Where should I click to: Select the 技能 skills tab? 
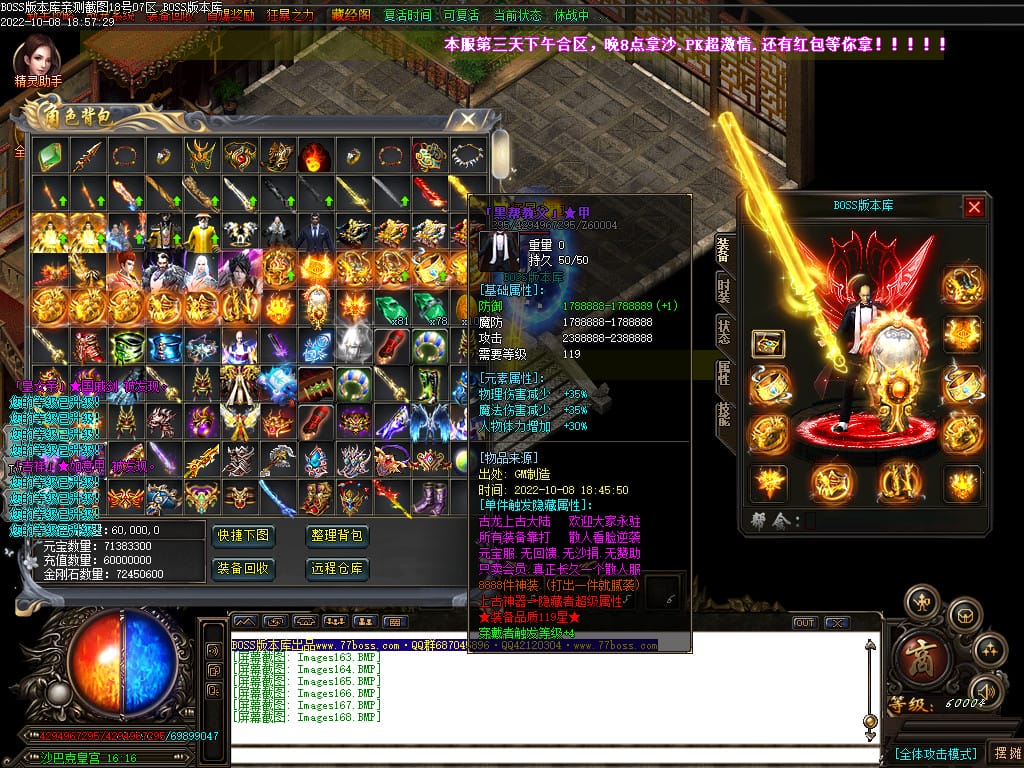pyautogui.click(x=724, y=414)
